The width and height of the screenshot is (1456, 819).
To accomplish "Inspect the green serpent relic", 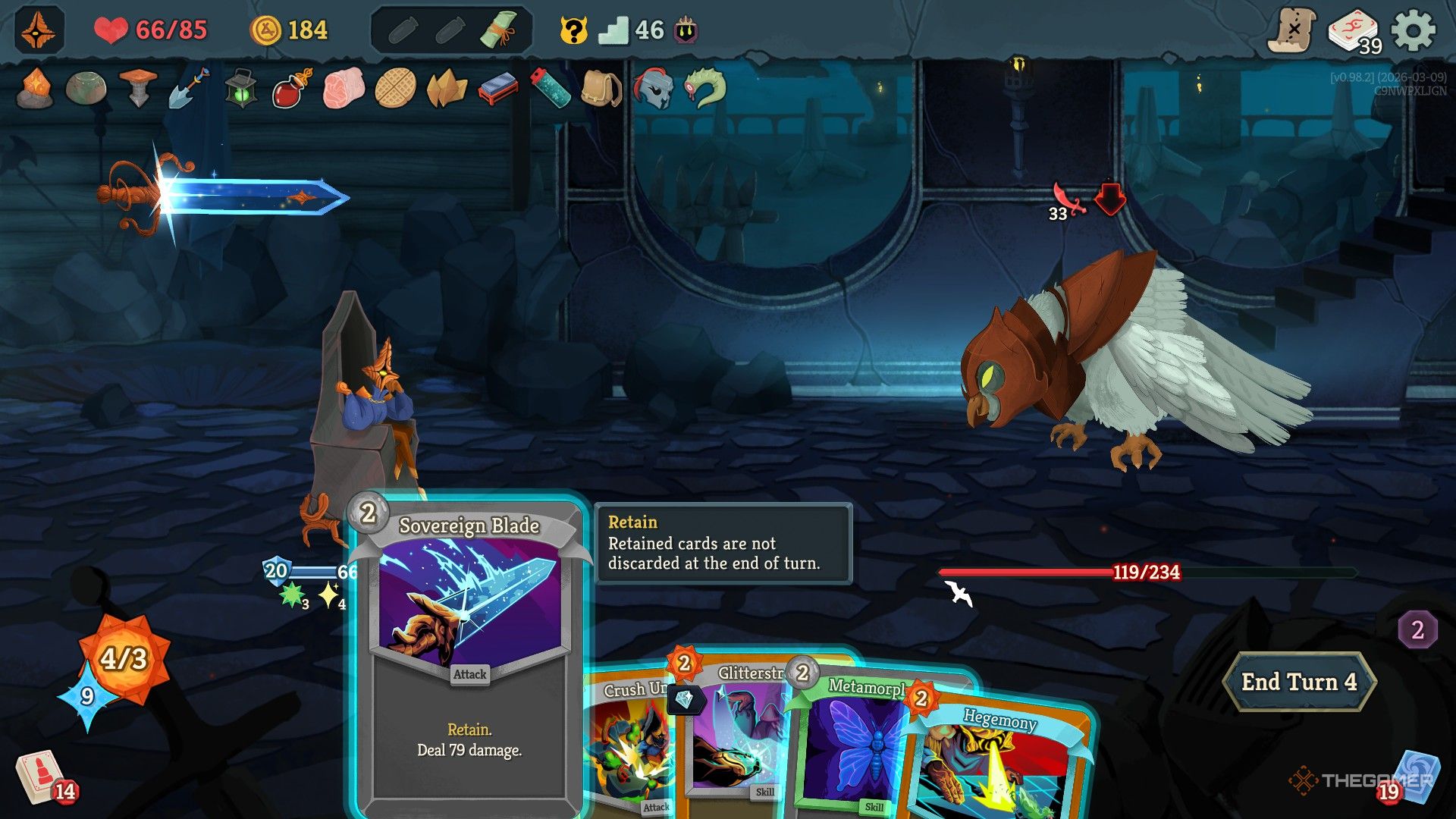I will point(704,89).
